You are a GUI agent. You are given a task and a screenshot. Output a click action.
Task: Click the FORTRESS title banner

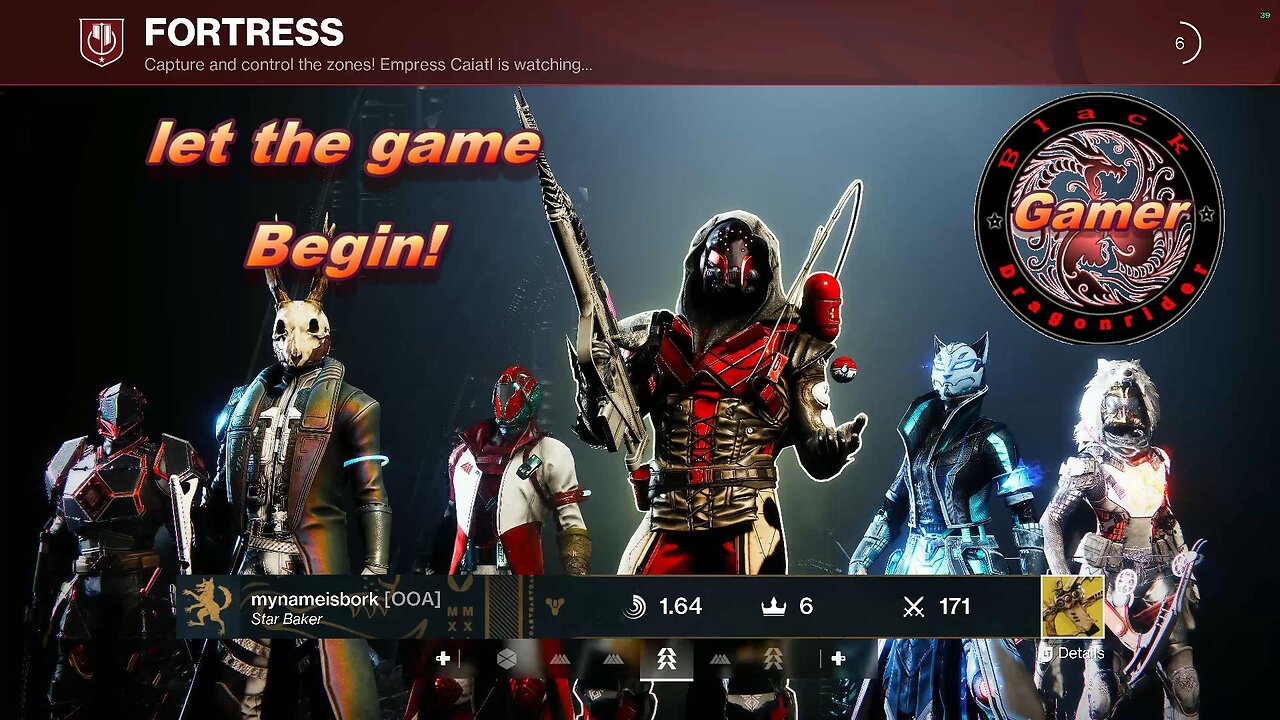click(243, 33)
